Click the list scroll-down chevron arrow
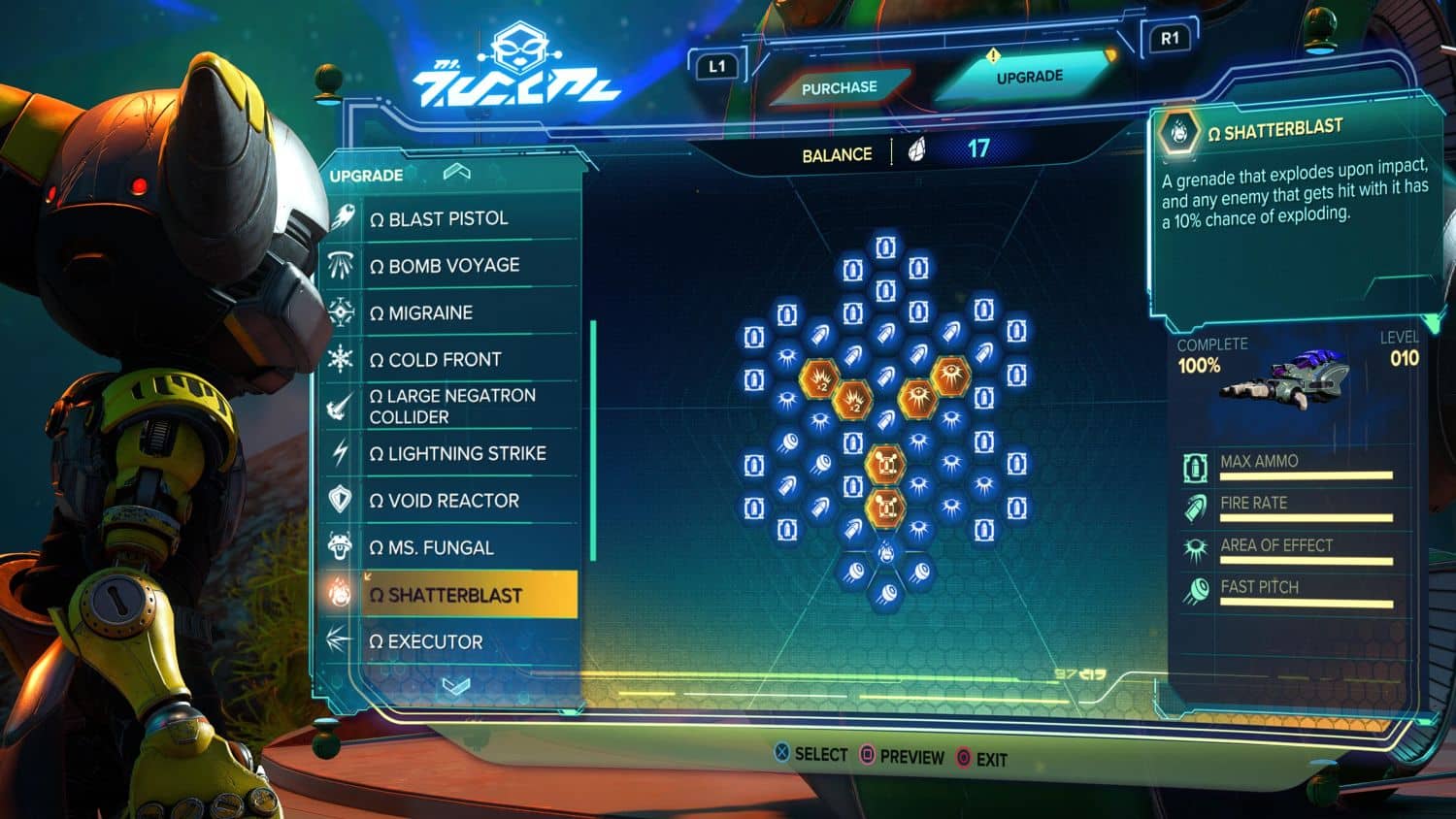Viewport: 1456px width, 819px height. click(455, 685)
